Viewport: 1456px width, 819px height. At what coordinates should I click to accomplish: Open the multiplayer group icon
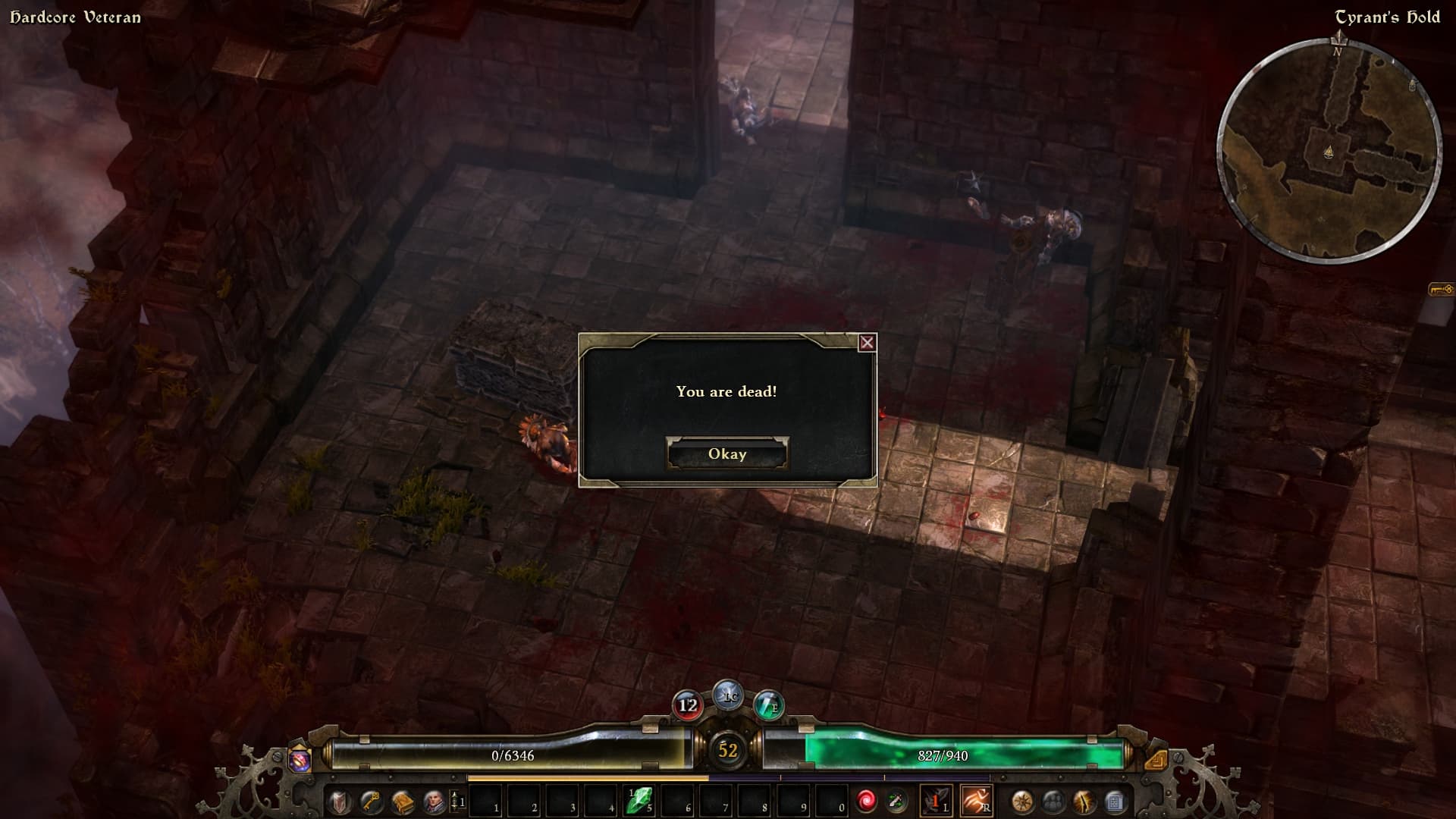(x=1053, y=802)
